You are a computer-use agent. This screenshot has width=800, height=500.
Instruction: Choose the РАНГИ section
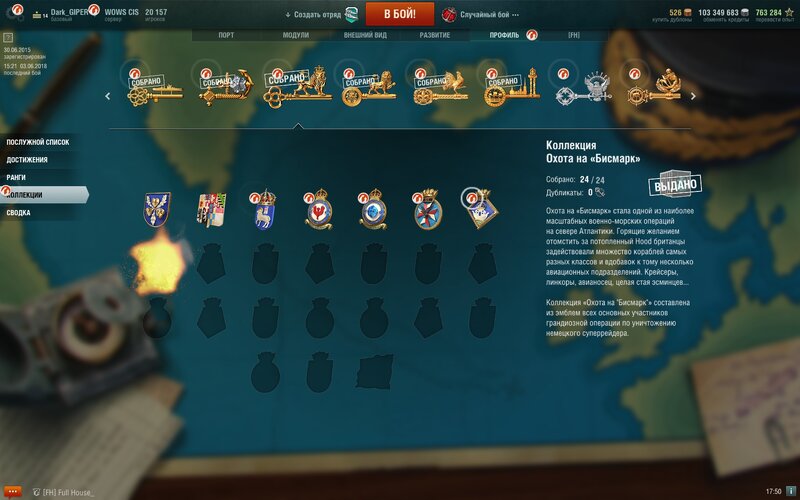18,177
